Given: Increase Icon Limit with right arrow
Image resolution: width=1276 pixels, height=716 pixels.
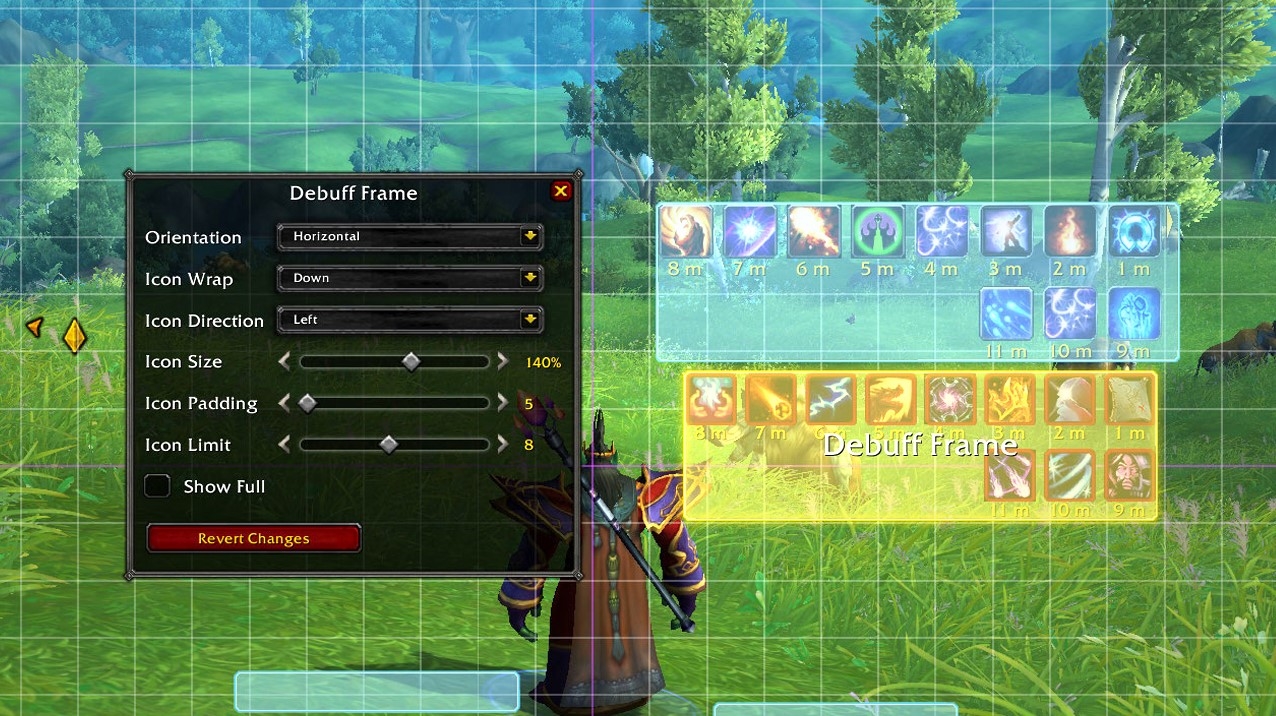Looking at the screenshot, I should (x=503, y=445).
